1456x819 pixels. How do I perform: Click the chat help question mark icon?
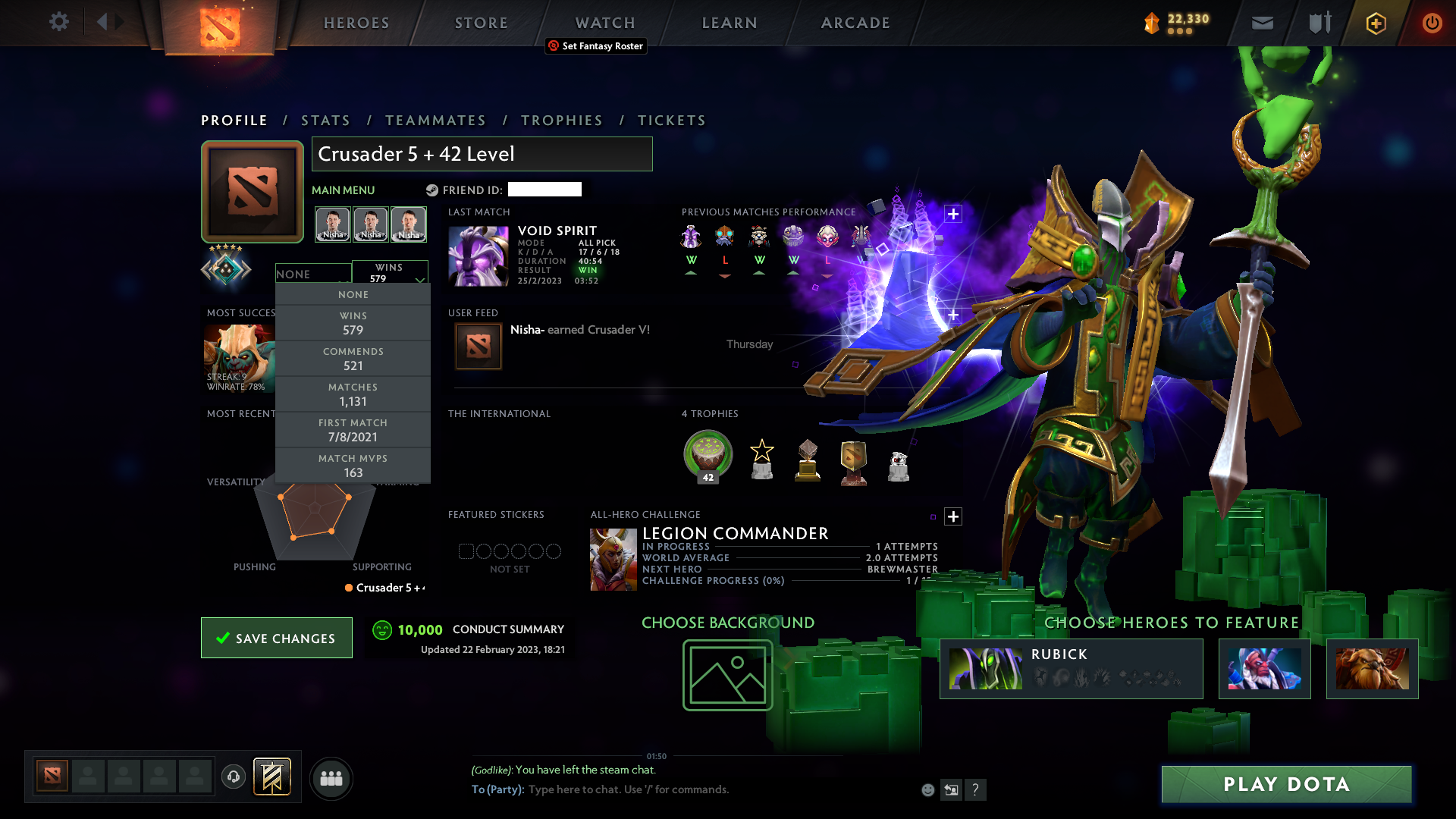click(976, 789)
